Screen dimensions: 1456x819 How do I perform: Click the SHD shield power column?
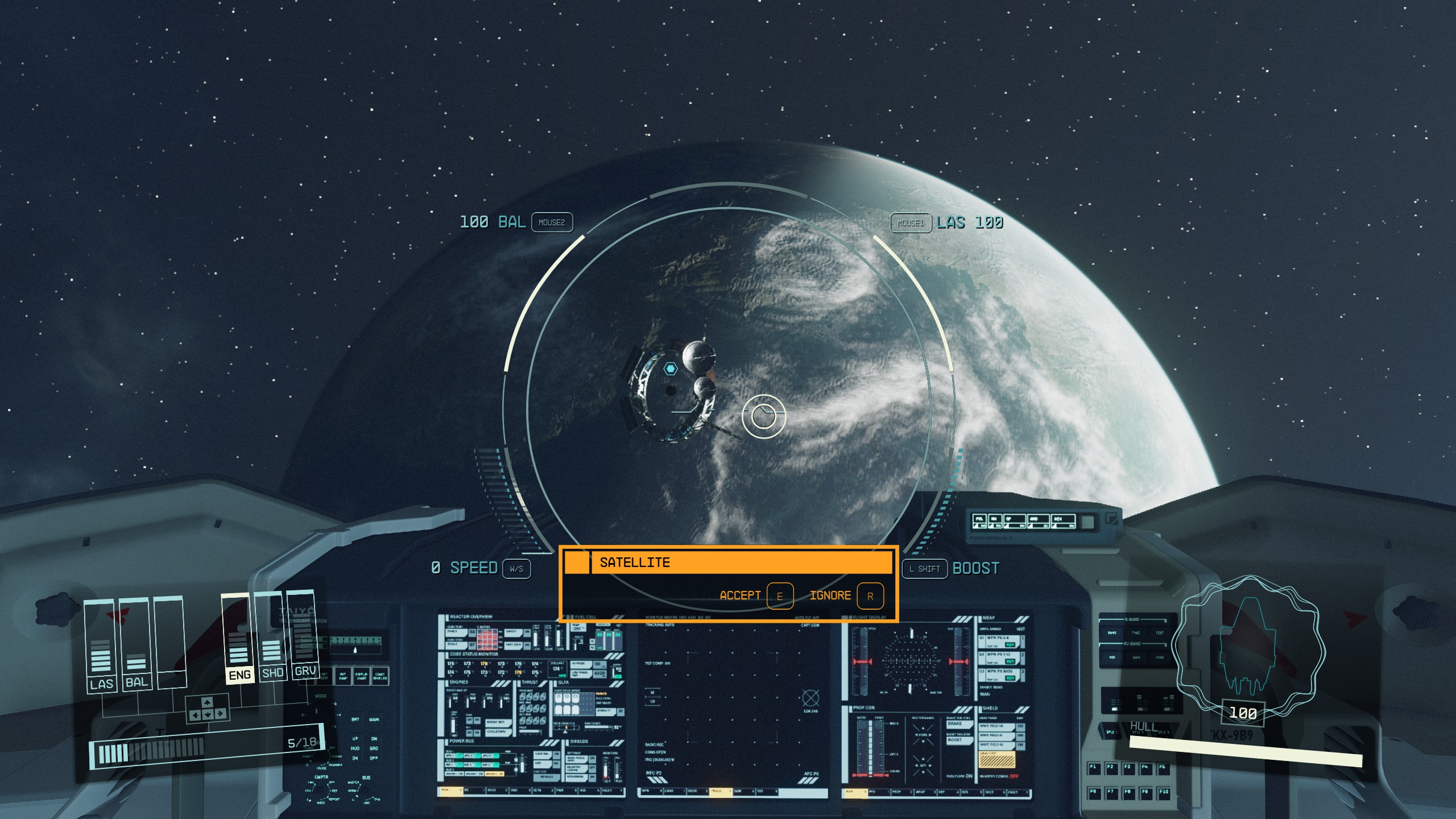273,672
